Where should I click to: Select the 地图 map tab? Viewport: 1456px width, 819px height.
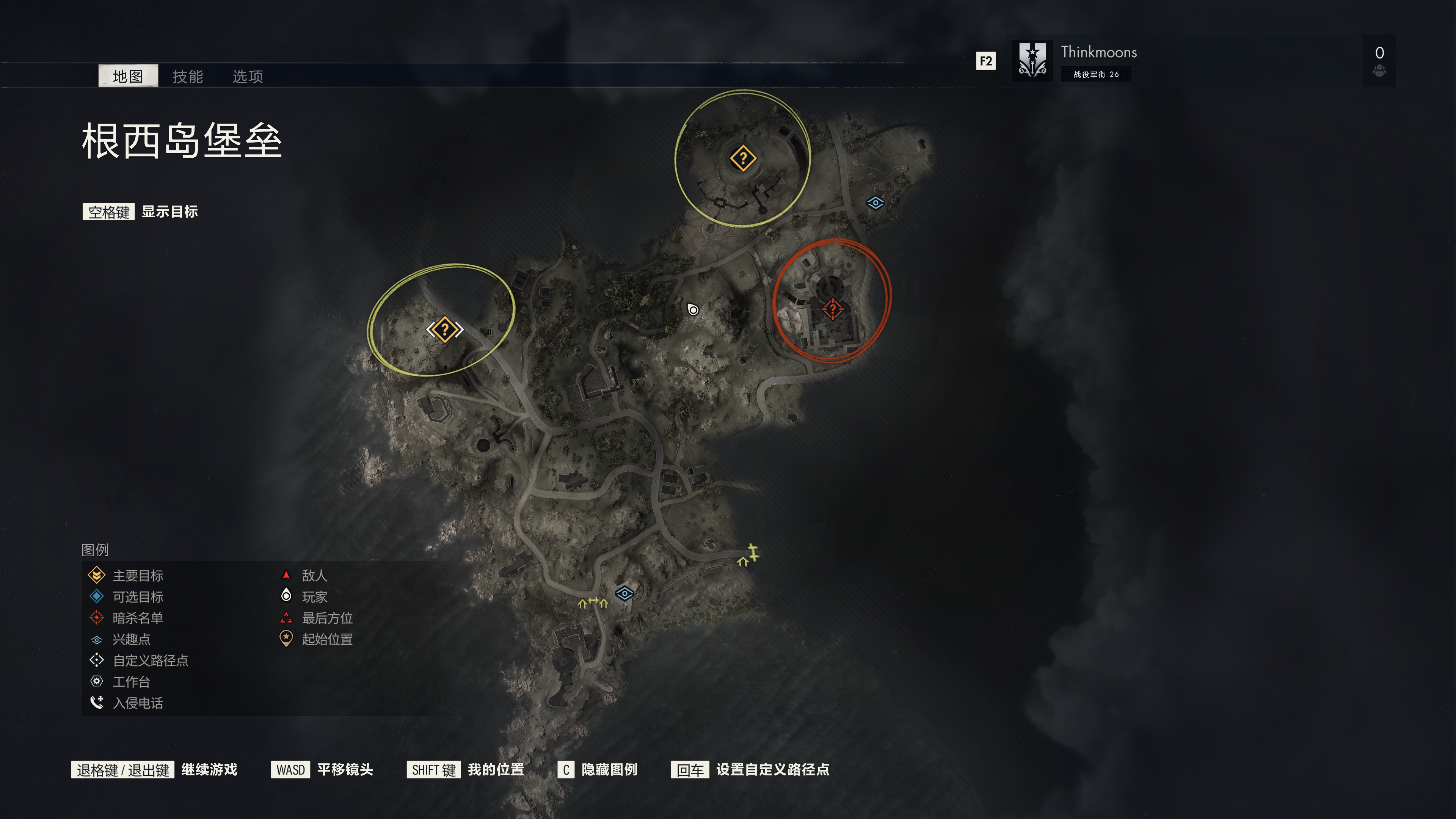pos(128,76)
